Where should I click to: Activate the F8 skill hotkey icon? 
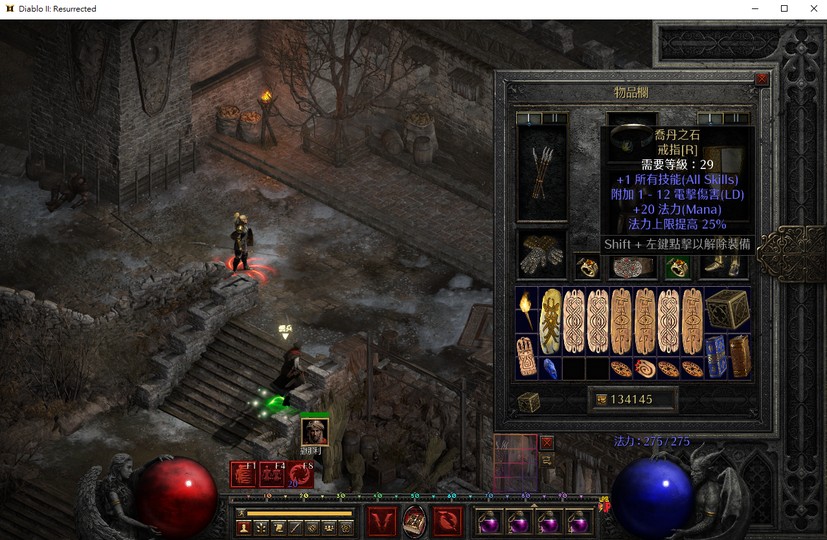point(300,475)
